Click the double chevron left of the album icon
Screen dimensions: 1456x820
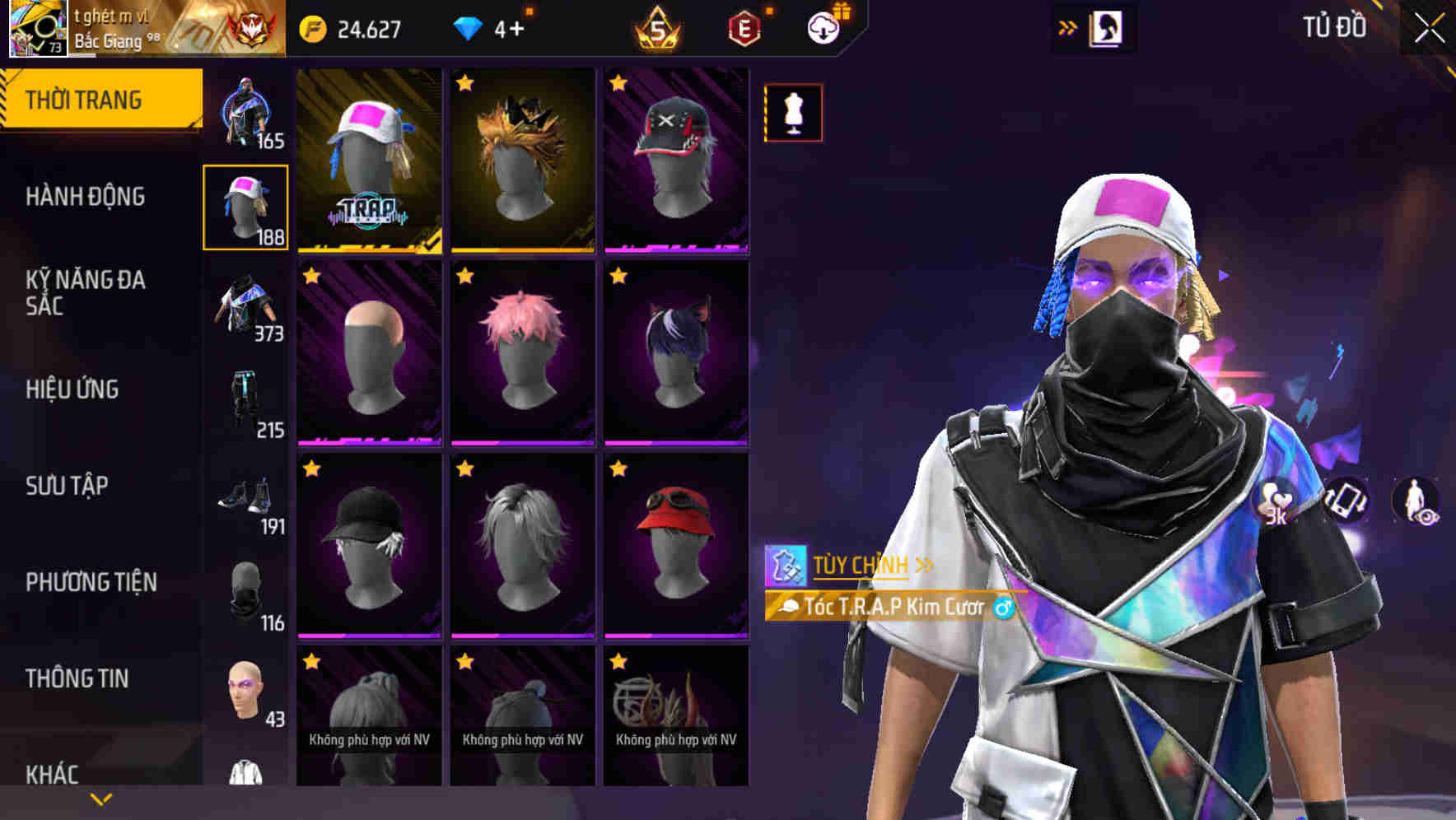click(1068, 26)
